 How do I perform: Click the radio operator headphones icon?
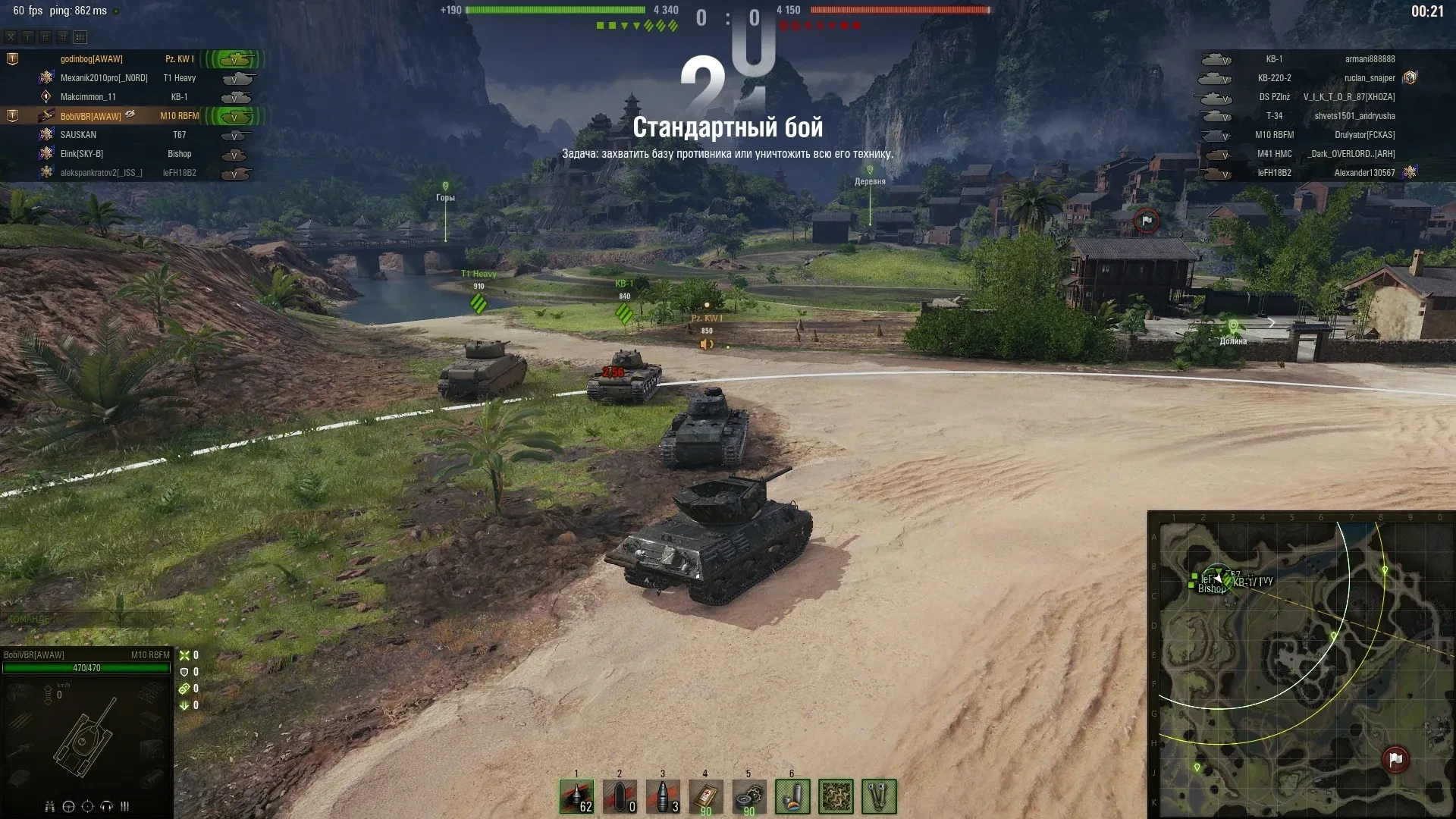[x=107, y=806]
